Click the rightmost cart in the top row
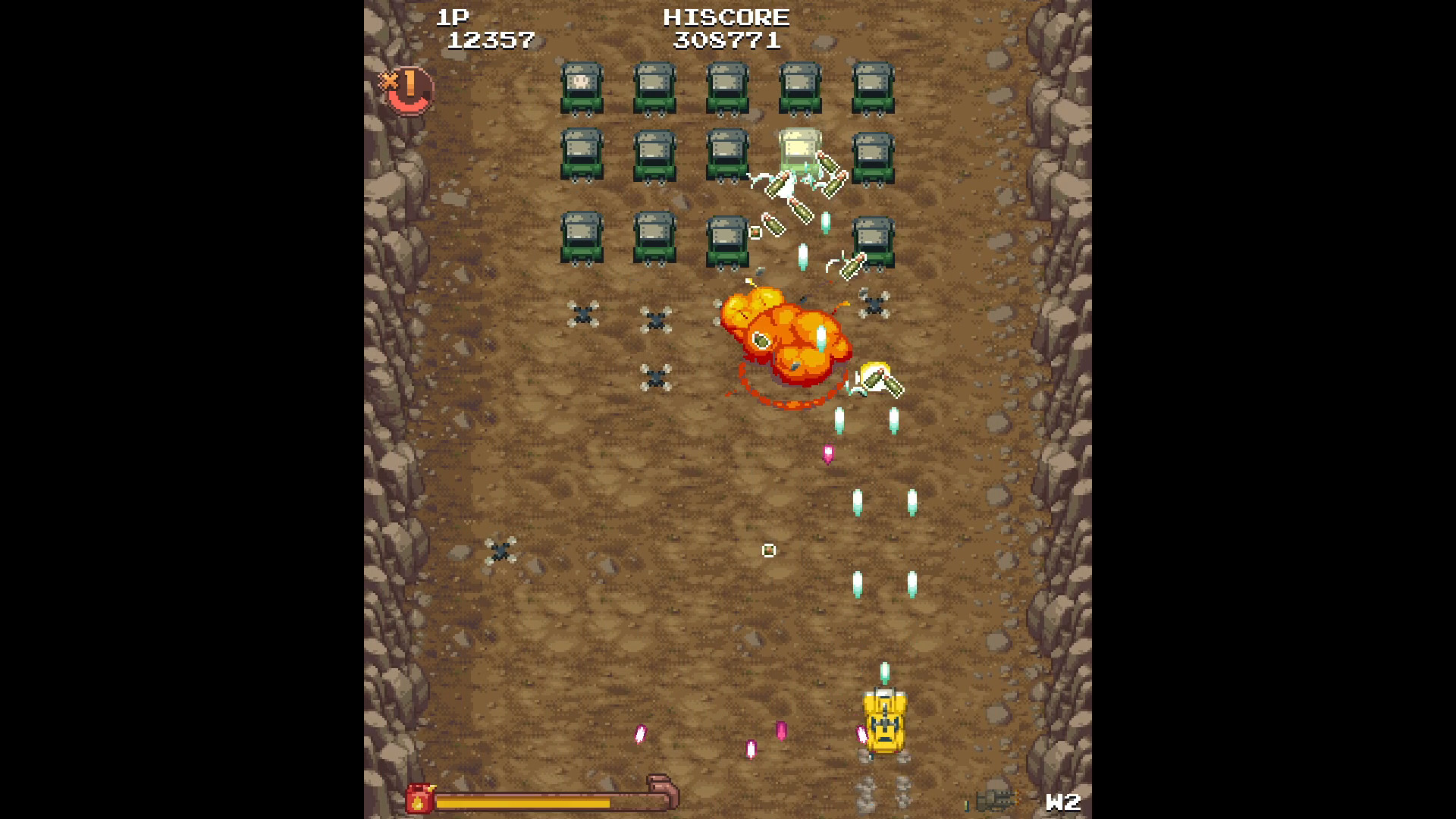 pos(874,85)
